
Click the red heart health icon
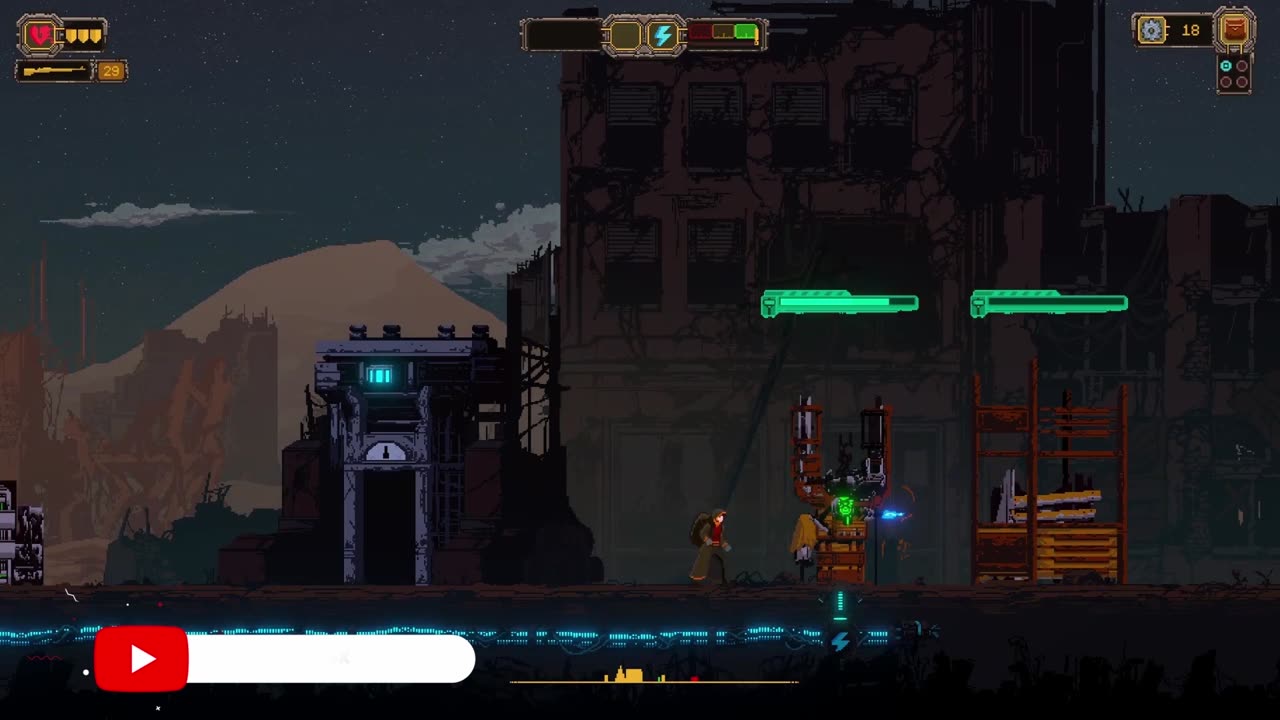click(x=40, y=36)
